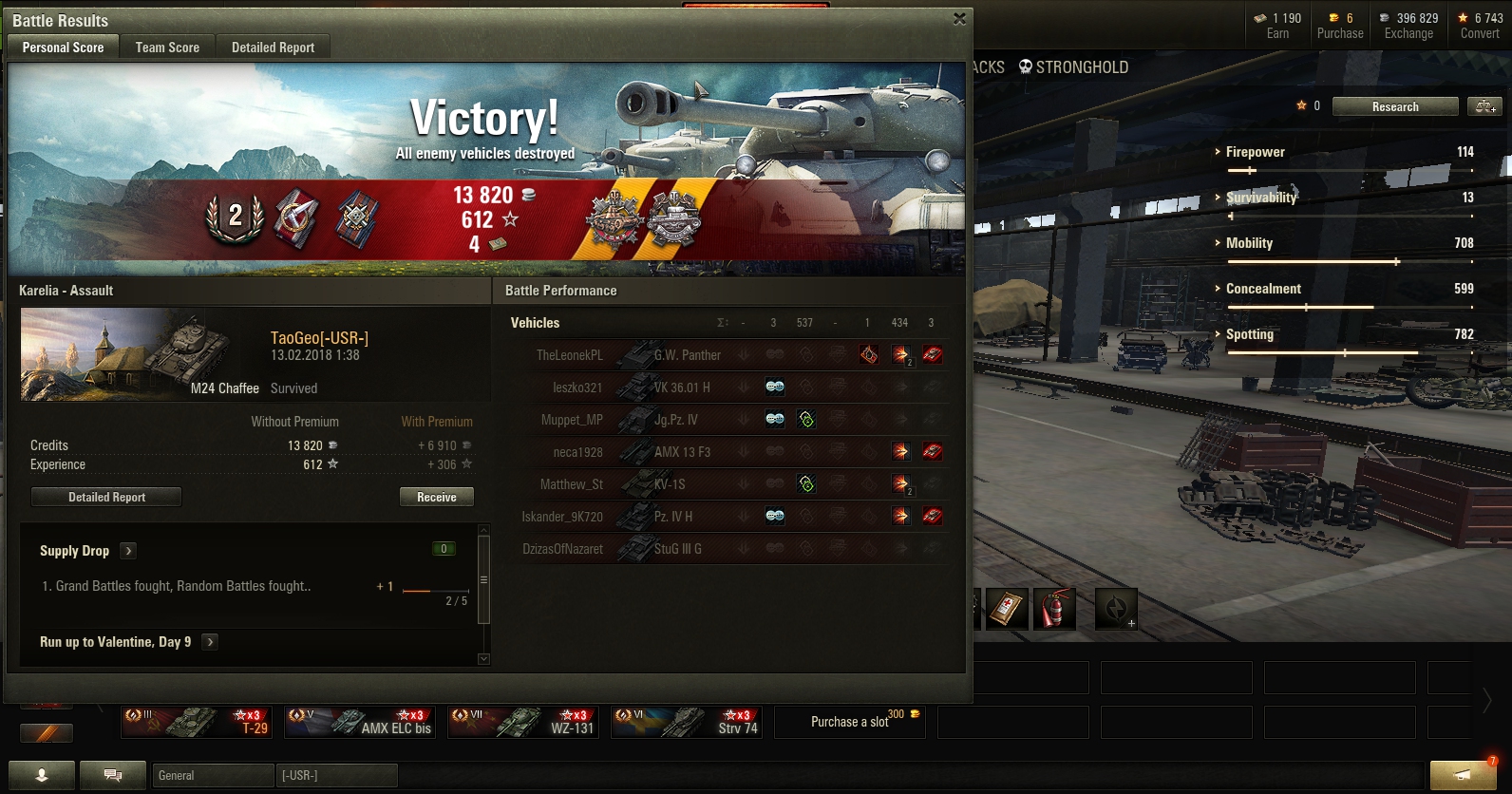
Task: Select the Personal Score tab
Action: pos(63,47)
